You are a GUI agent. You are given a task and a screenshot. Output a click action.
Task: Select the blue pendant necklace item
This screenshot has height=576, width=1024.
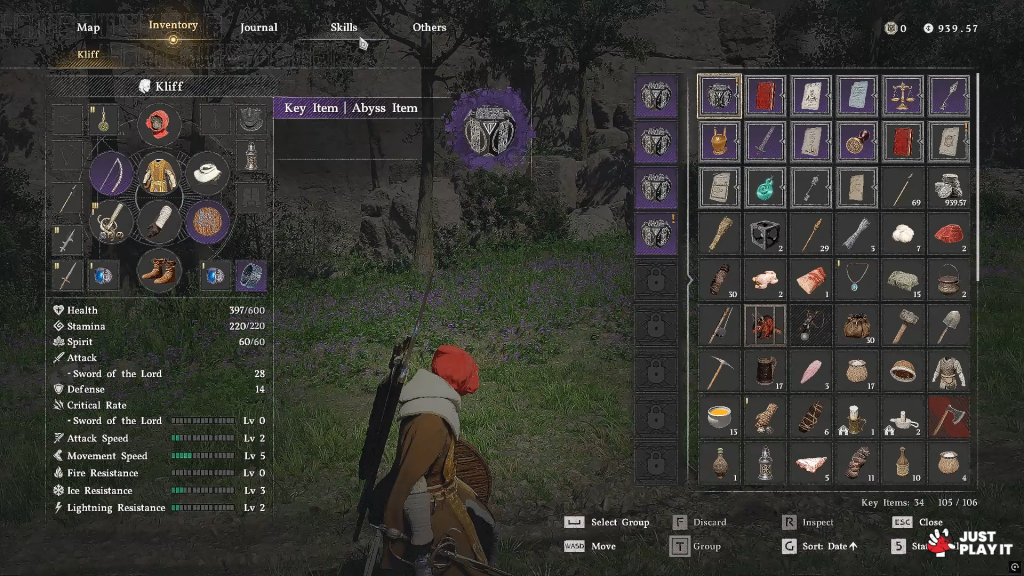point(856,279)
